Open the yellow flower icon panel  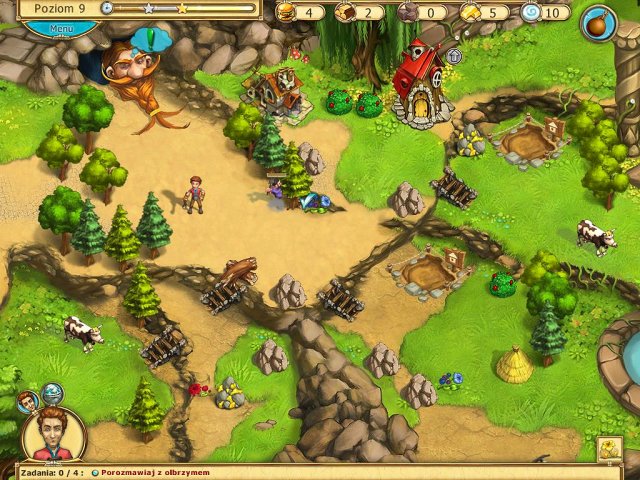[x=609, y=450]
